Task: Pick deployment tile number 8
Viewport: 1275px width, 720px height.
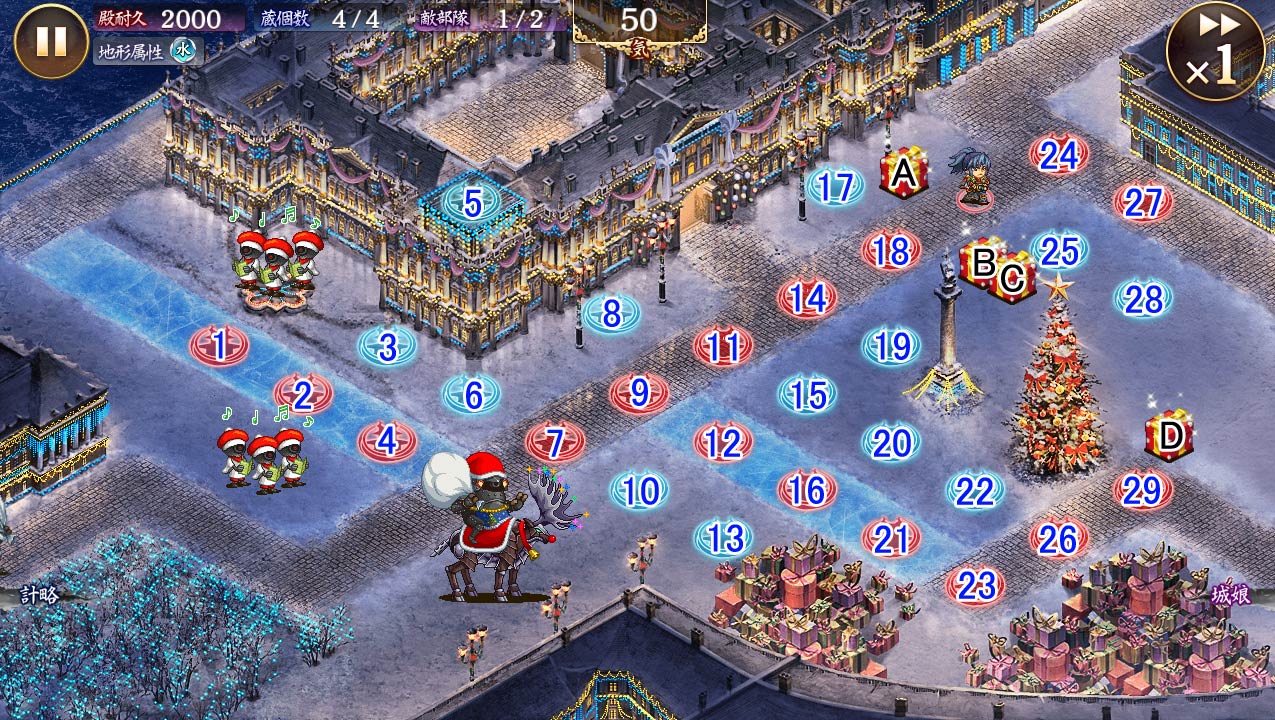Action: point(611,314)
